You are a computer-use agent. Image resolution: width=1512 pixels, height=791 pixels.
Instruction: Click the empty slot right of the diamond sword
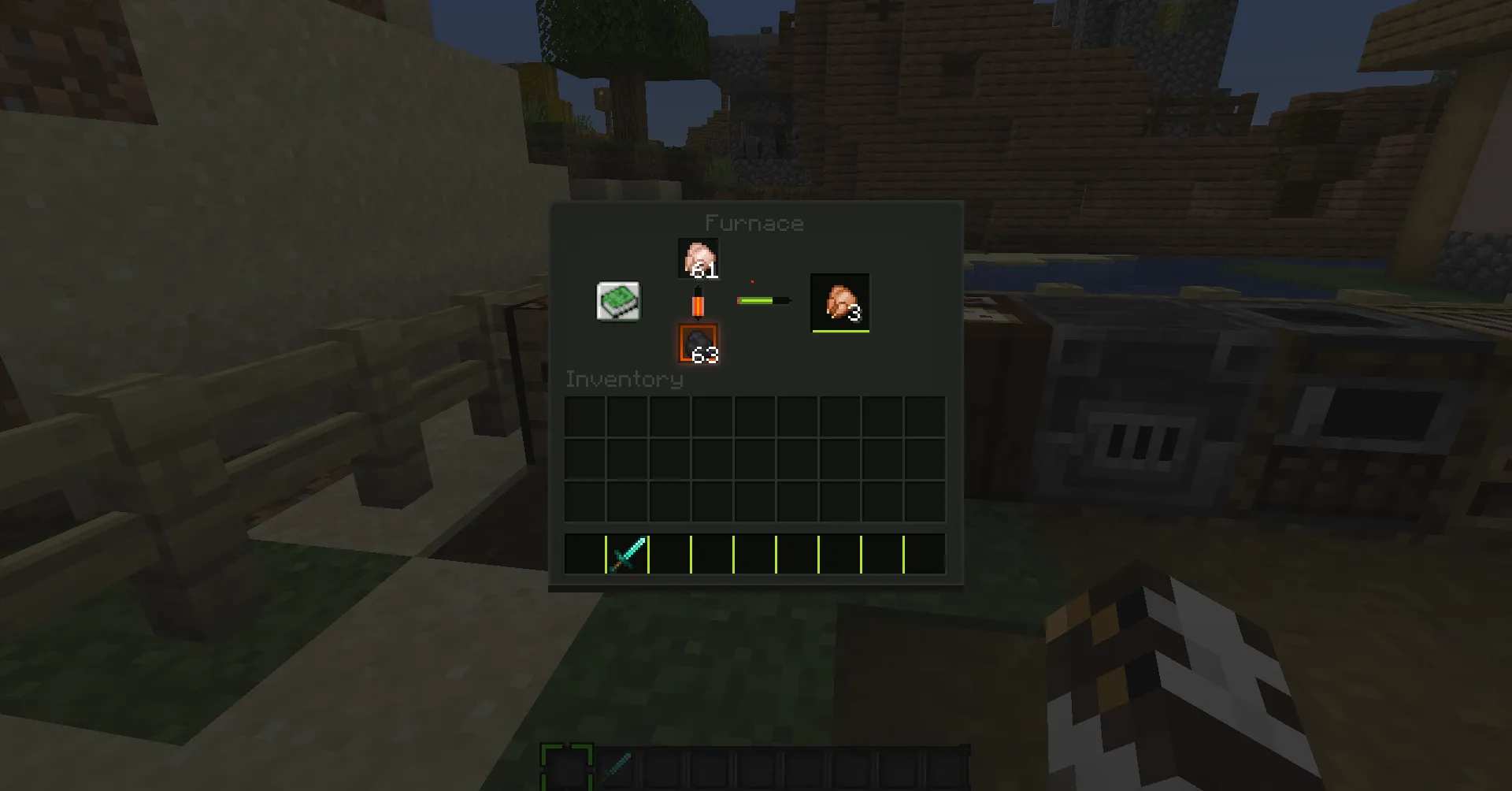click(669, 554)
